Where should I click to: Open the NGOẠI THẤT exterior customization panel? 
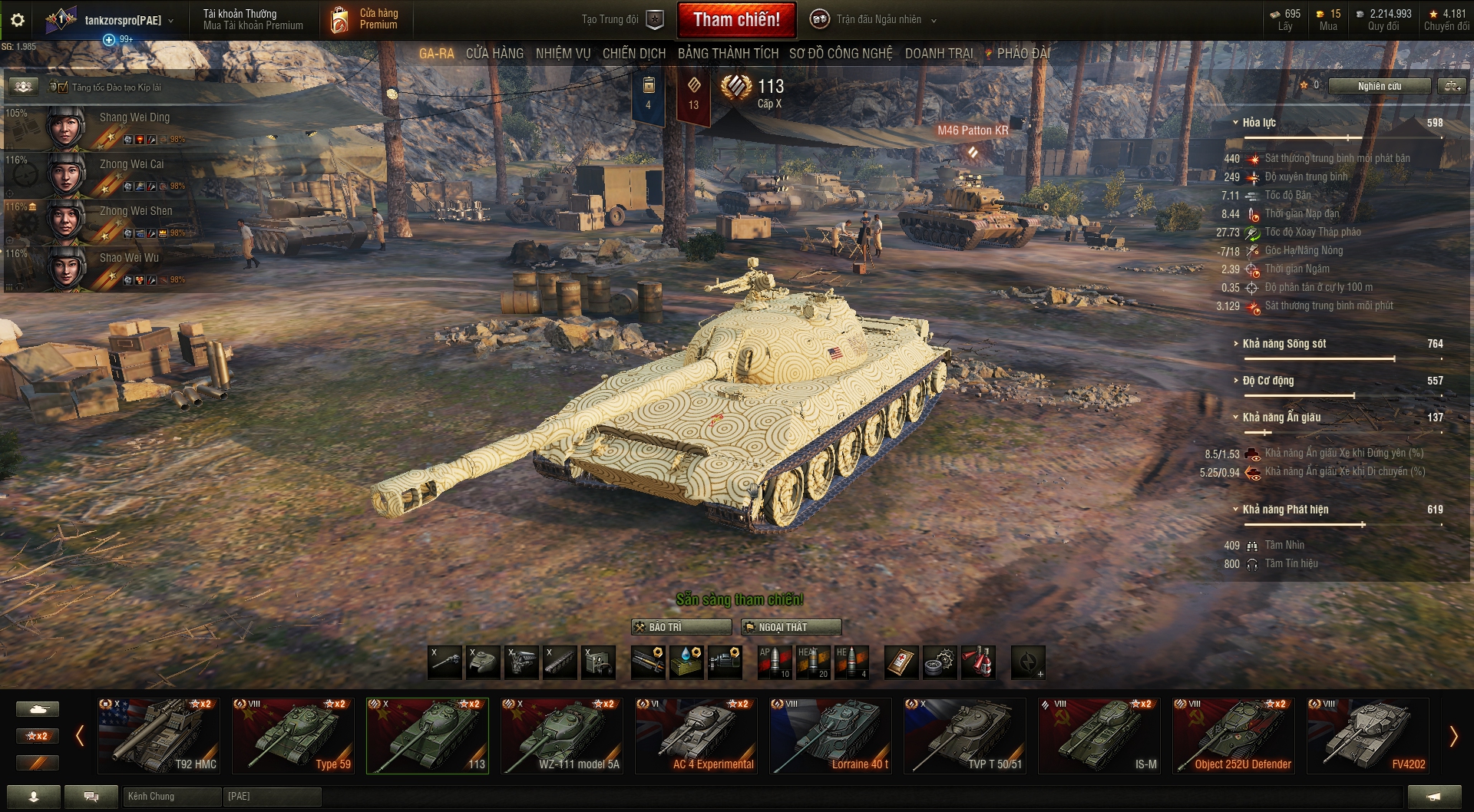(x=791, y=627)
